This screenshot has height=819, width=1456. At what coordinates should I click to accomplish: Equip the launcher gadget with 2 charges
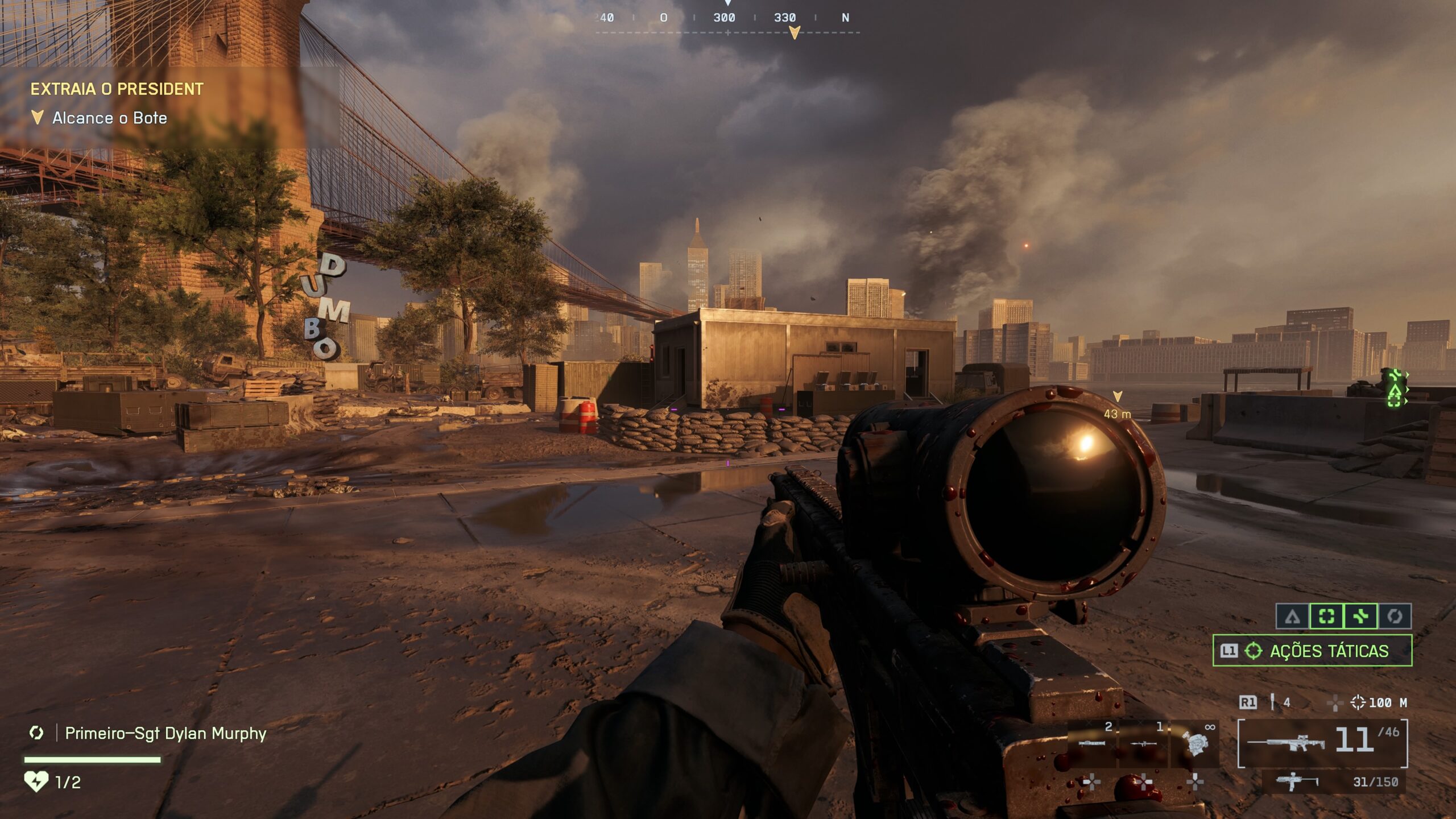pos(1092,741)
